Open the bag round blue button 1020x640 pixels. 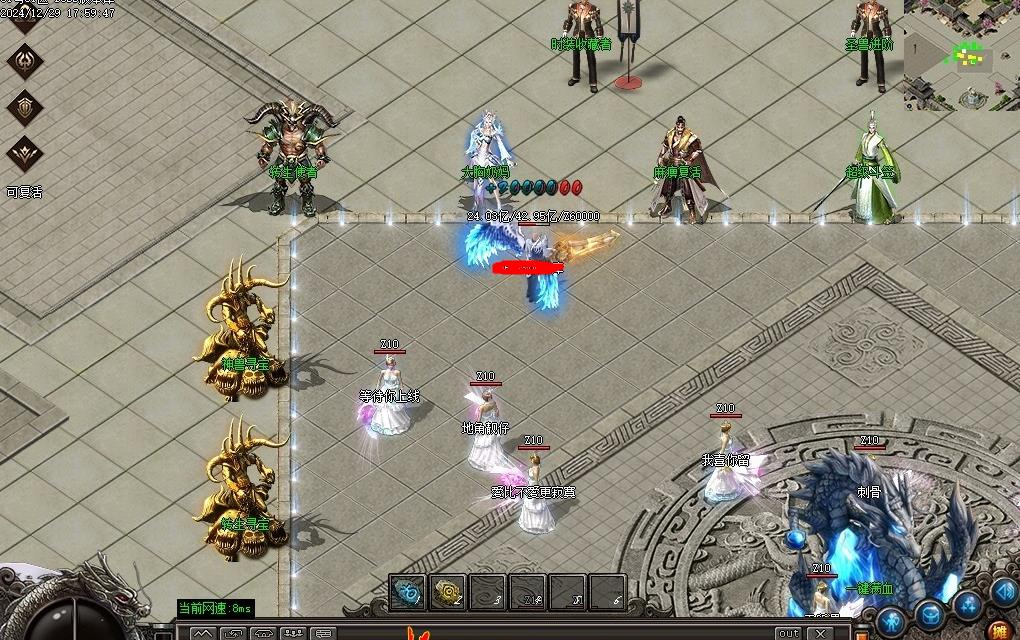930,612
